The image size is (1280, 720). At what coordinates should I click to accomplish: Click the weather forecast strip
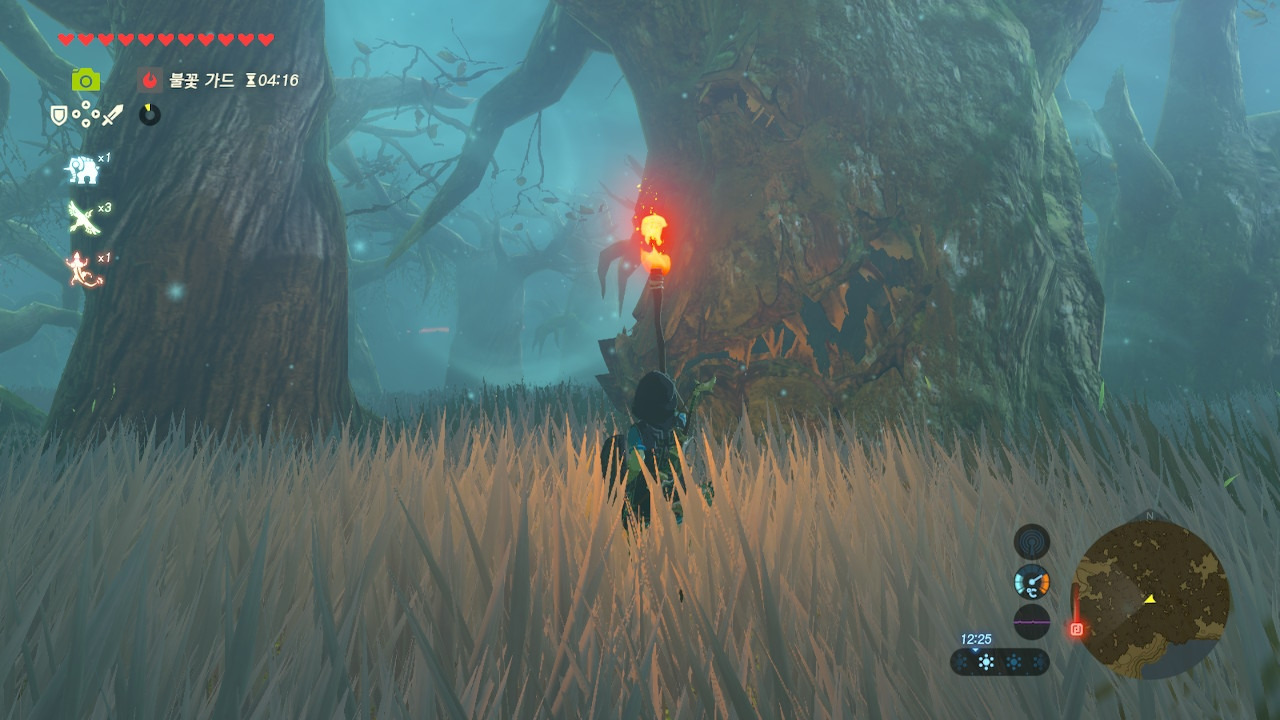point(999,662)
